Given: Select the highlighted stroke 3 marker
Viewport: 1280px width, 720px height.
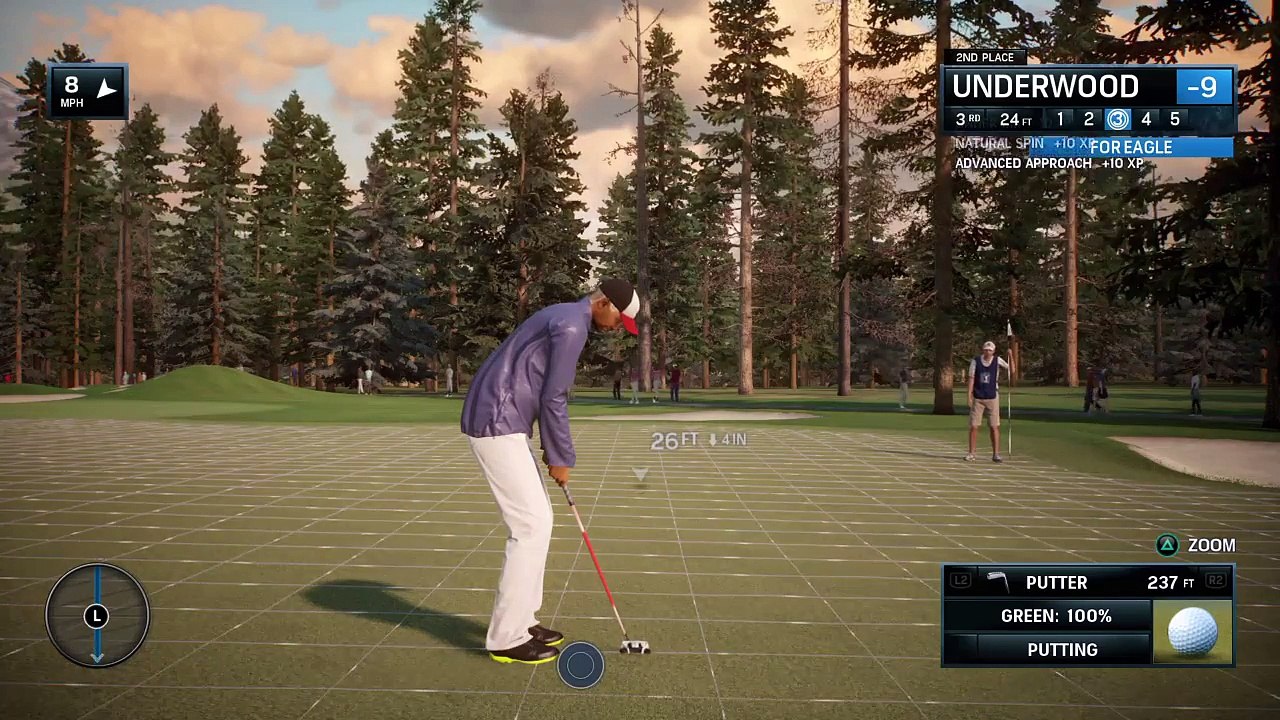Looking at the screenshot, I should click(1117, 120).
